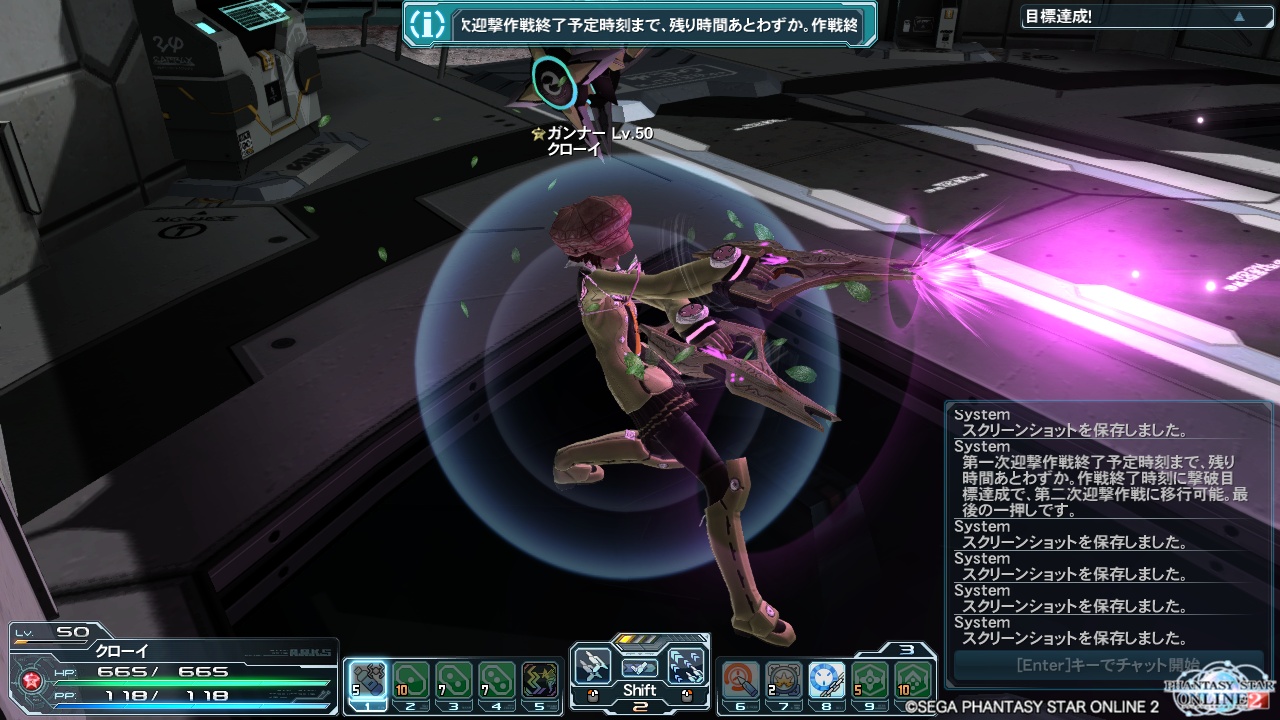Screen dimensions: 1280x720
Task: Use the star badge item in slot 7
Action: [784, 679]
